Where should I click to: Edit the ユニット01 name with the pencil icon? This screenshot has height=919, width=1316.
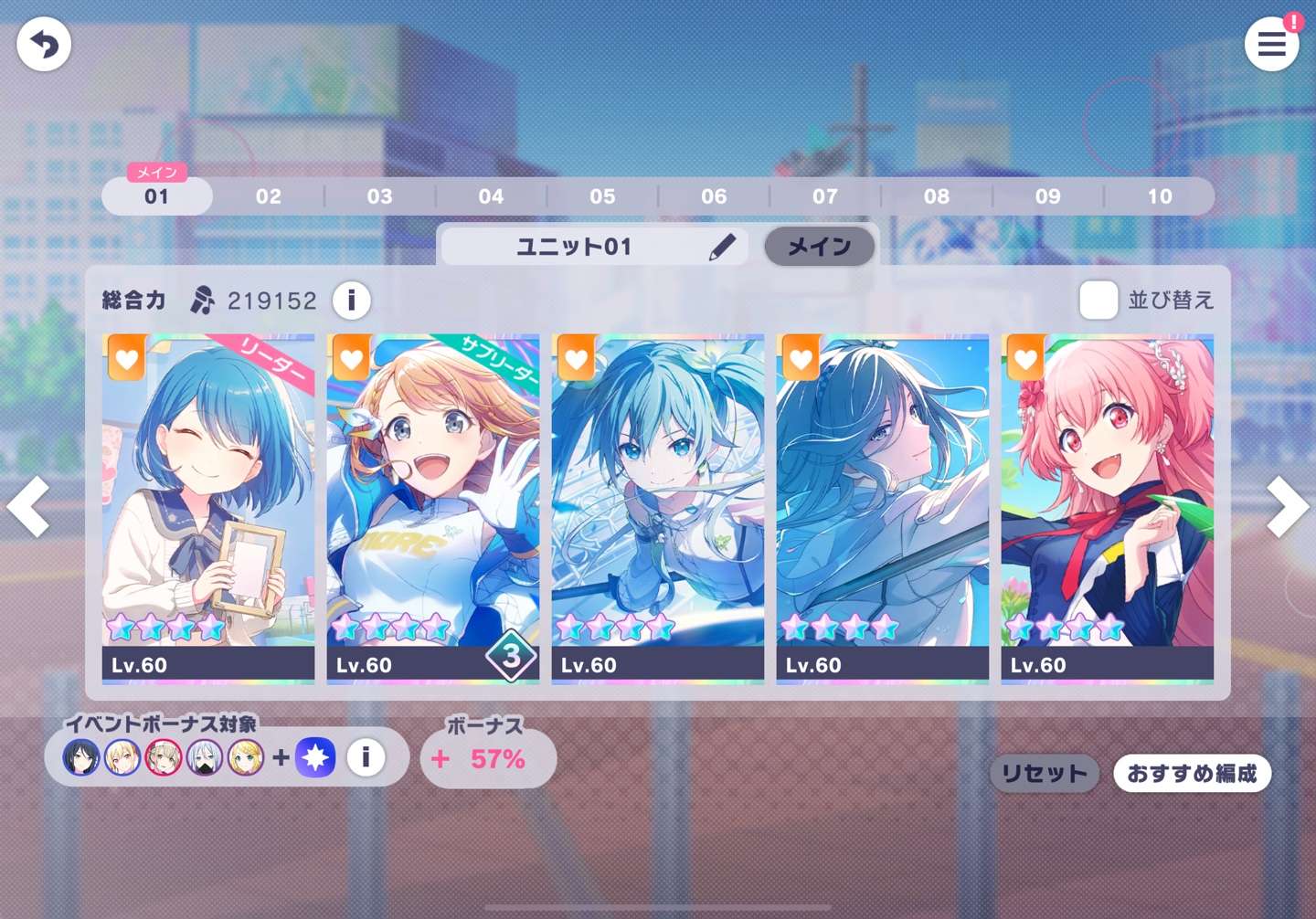pos(722,247)
